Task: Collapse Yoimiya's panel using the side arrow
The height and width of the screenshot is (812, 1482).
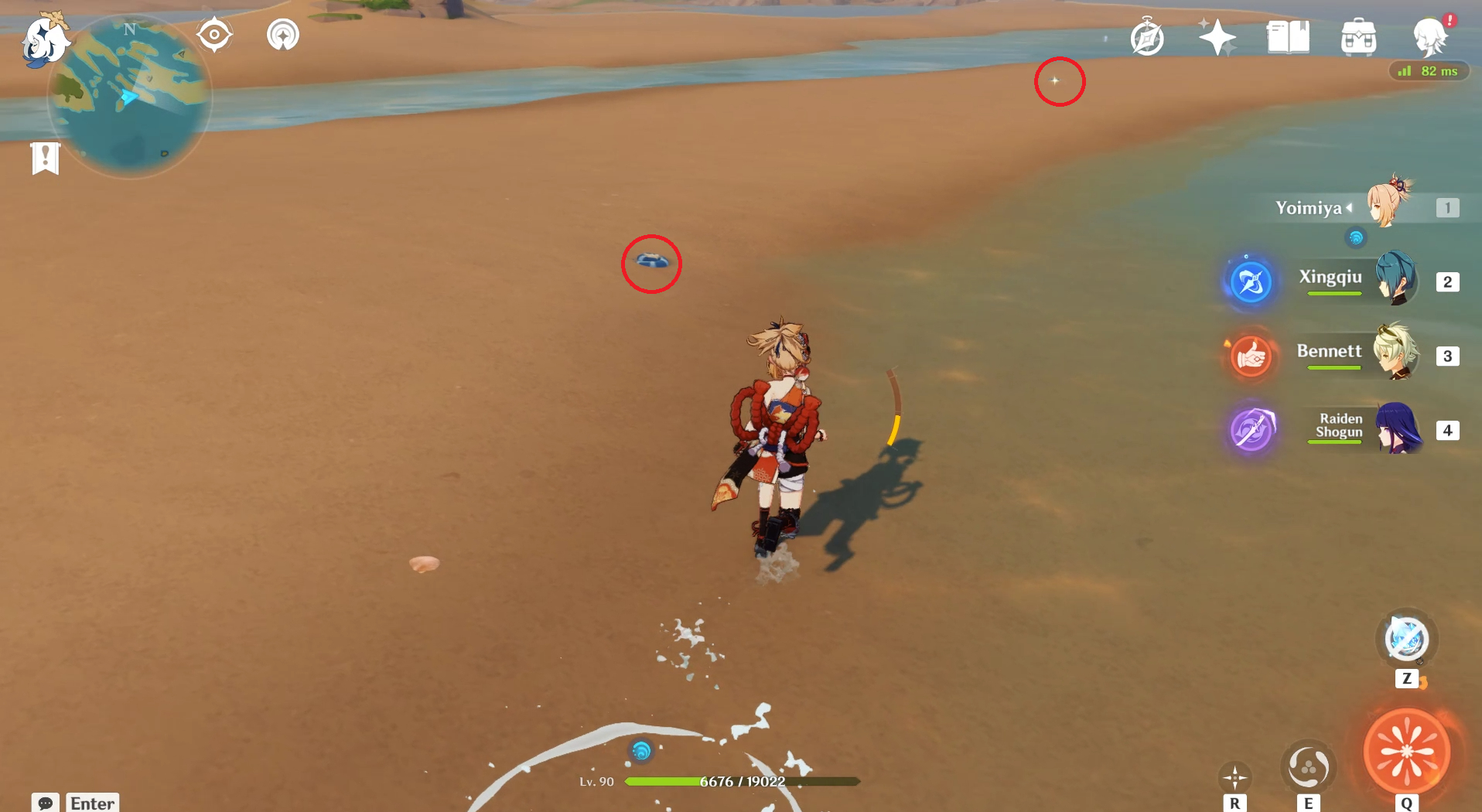Action: tap(1349, 207)
